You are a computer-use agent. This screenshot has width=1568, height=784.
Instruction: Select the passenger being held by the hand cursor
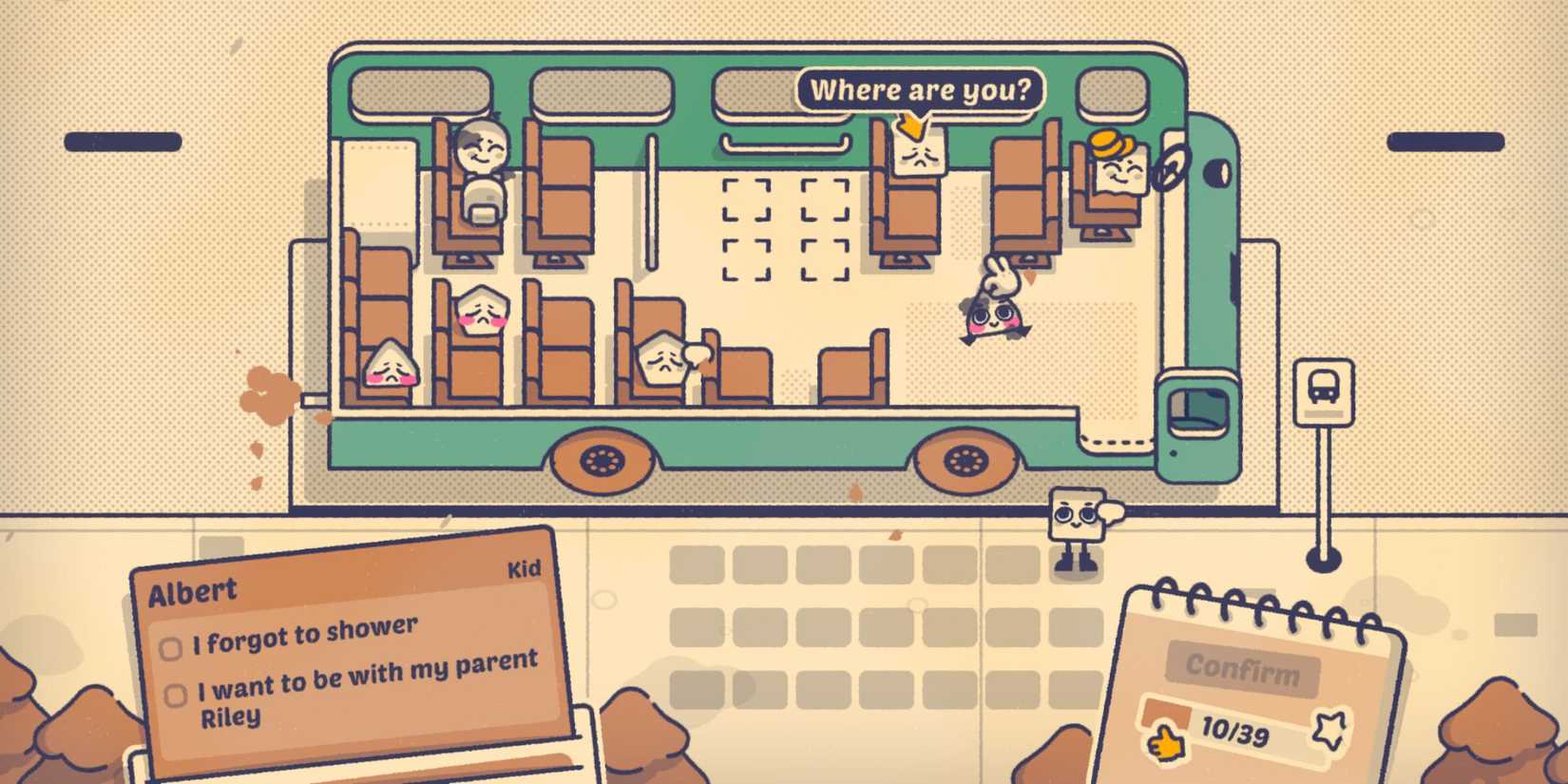tap(991, 318)
